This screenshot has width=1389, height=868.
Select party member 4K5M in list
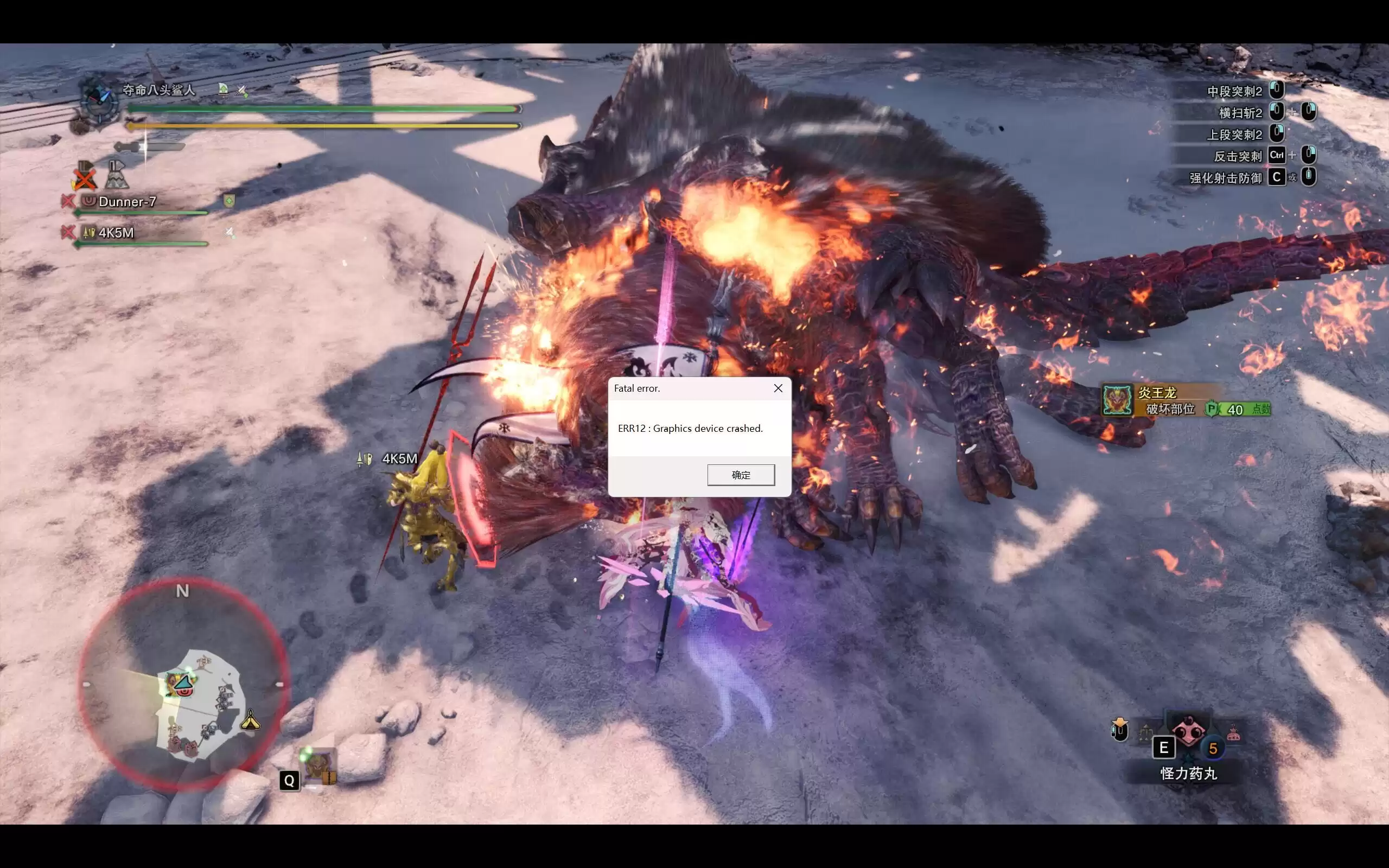116,233
